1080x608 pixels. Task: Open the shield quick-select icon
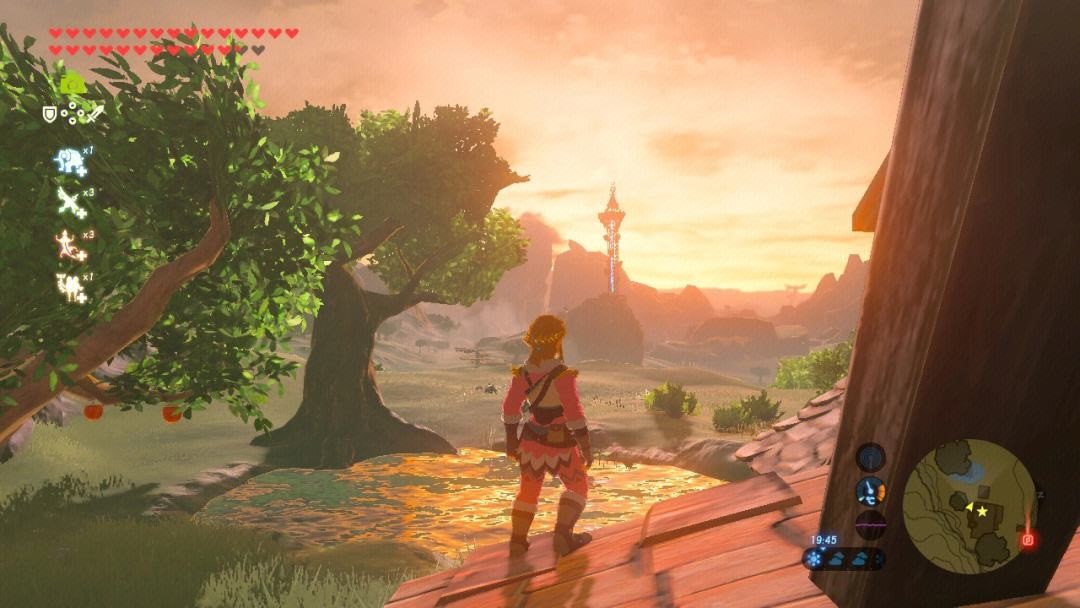click(x=49, y=115)
